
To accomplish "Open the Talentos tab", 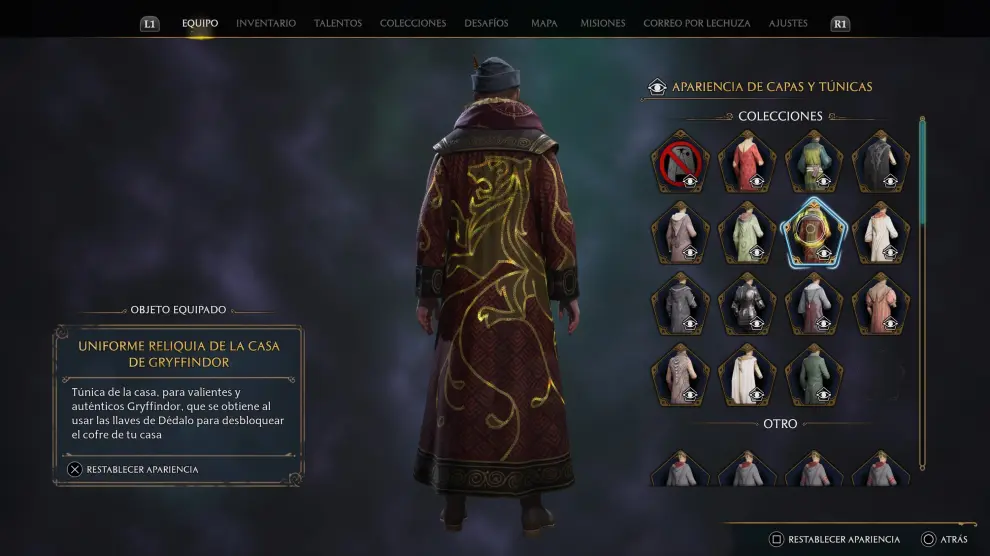I will tap(338, 23).
